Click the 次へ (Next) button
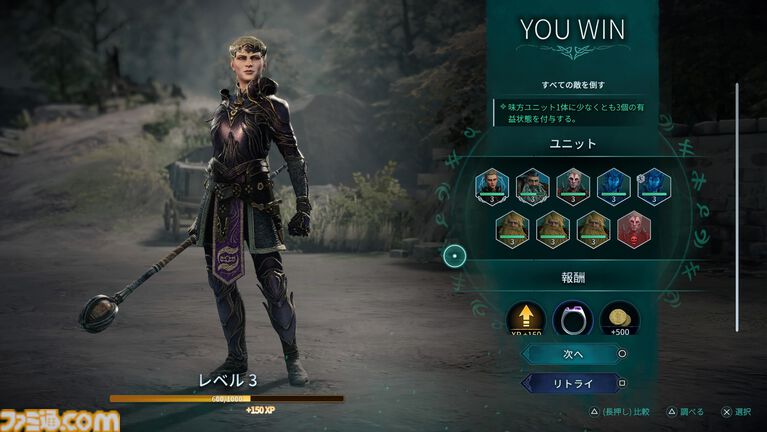Screen dimensions: 767x432 (572, 353)
